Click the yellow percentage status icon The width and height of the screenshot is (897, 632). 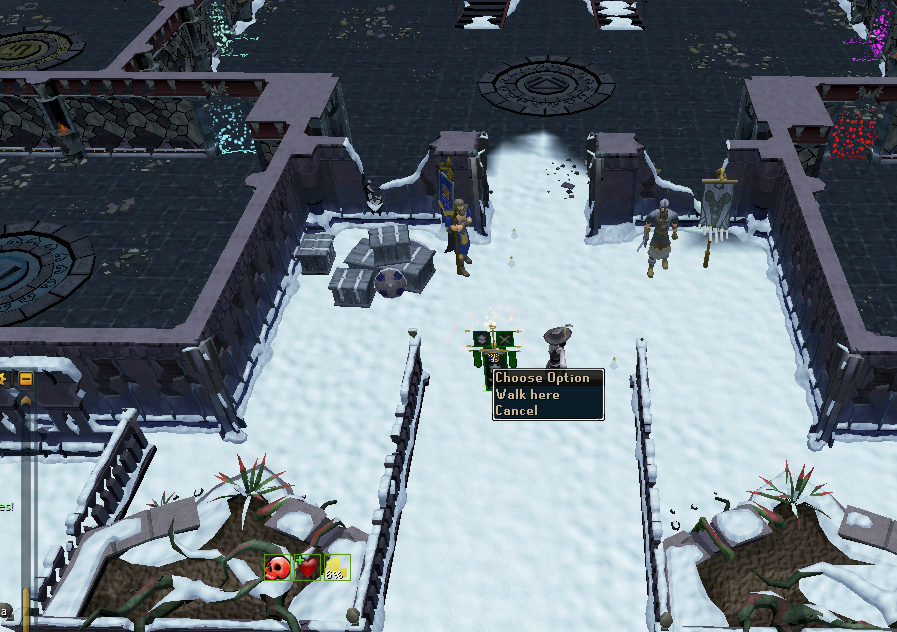click(x=337, y=568)
